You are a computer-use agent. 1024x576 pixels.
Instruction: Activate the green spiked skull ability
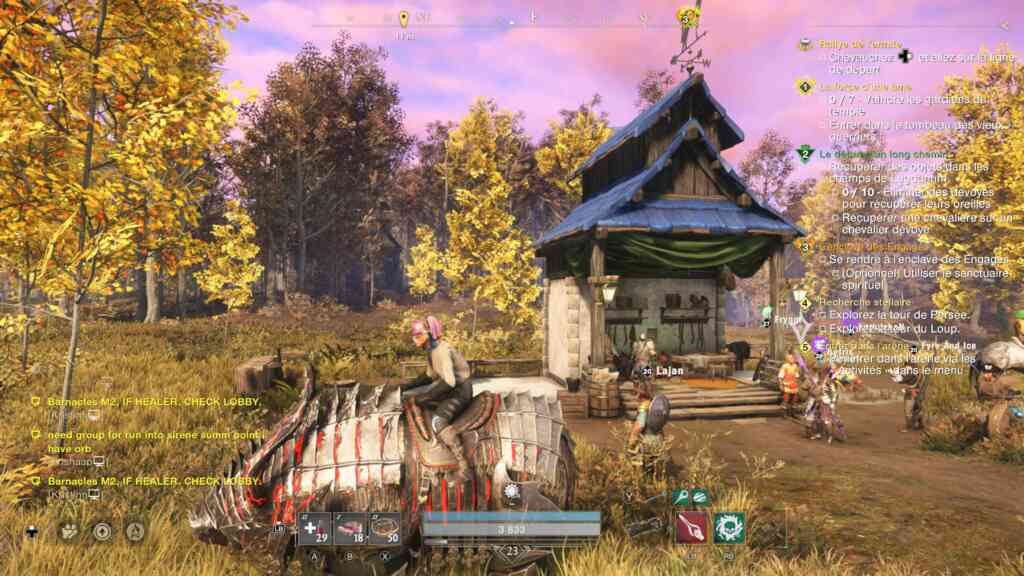[729, 527]
